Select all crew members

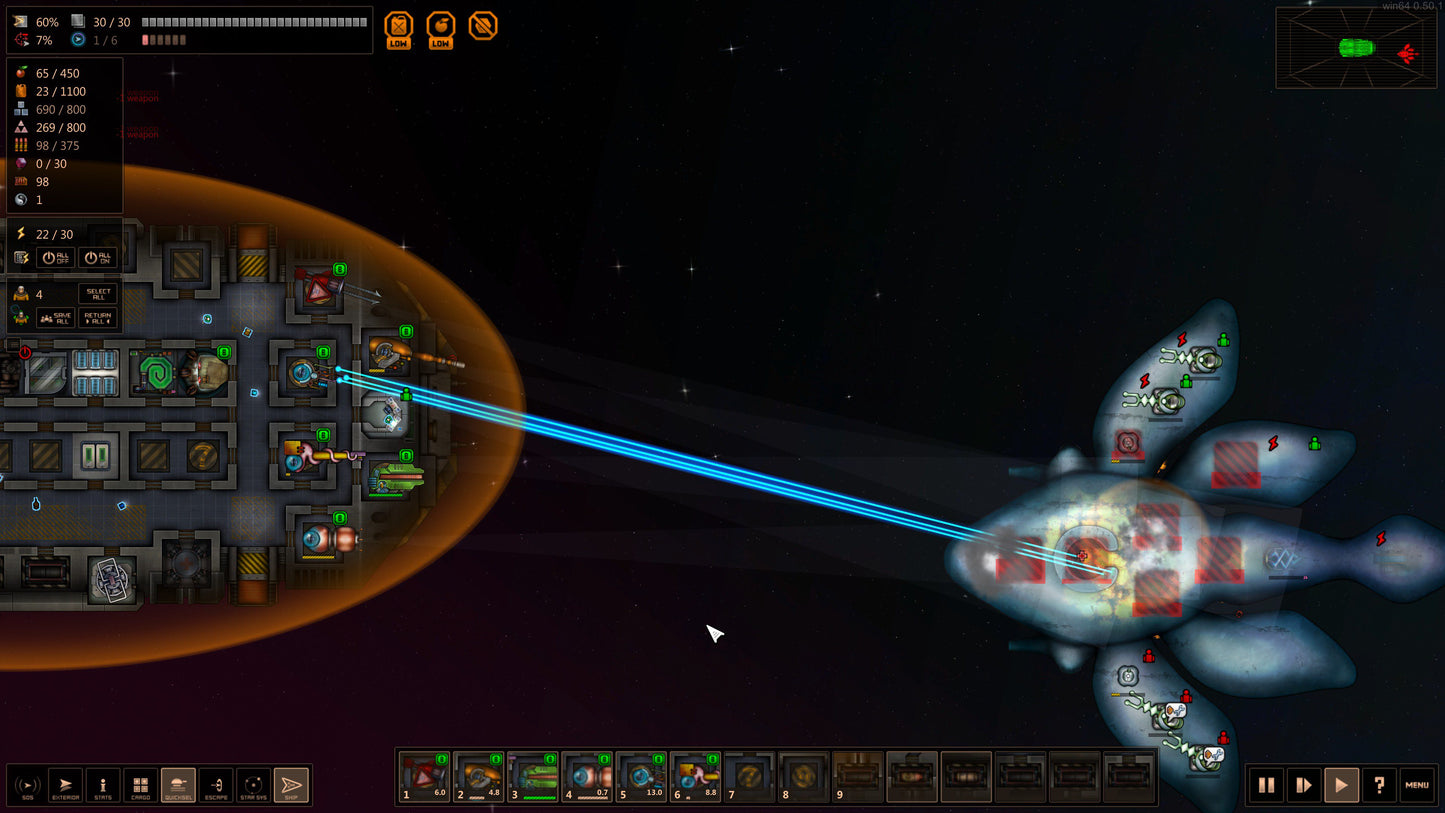97,293
